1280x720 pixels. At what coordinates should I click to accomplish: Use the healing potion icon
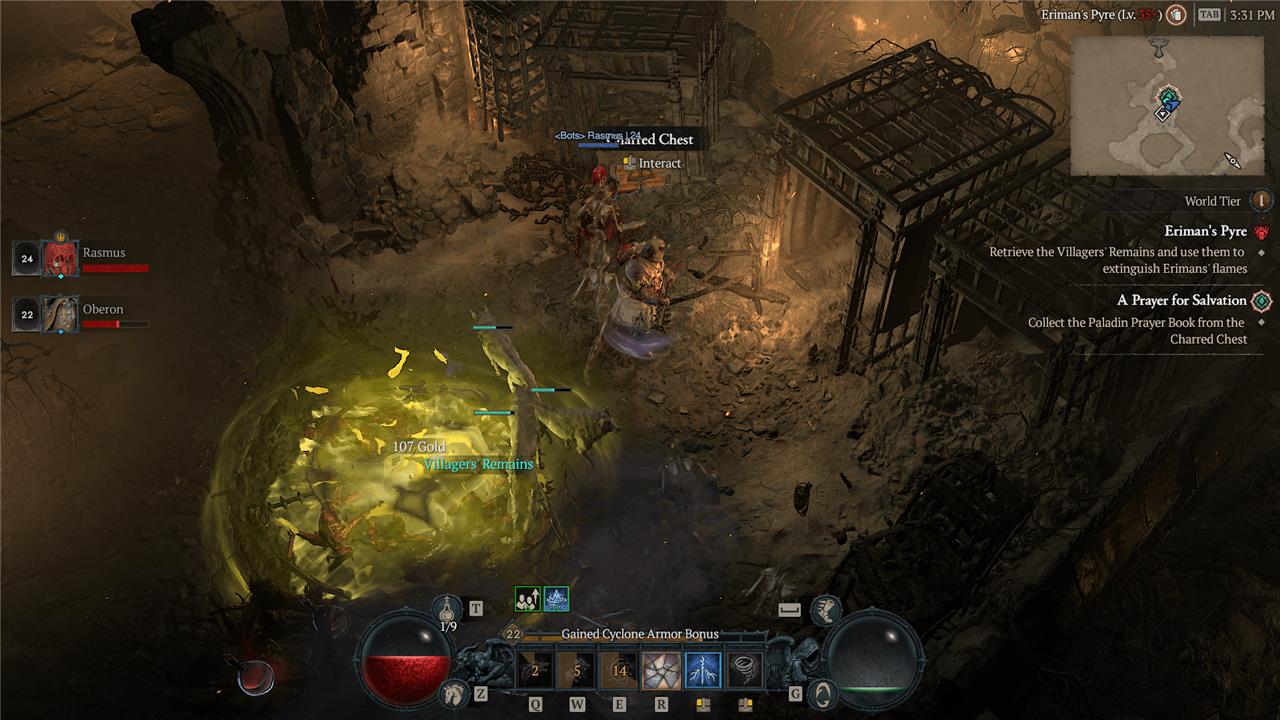coord(448,606)
